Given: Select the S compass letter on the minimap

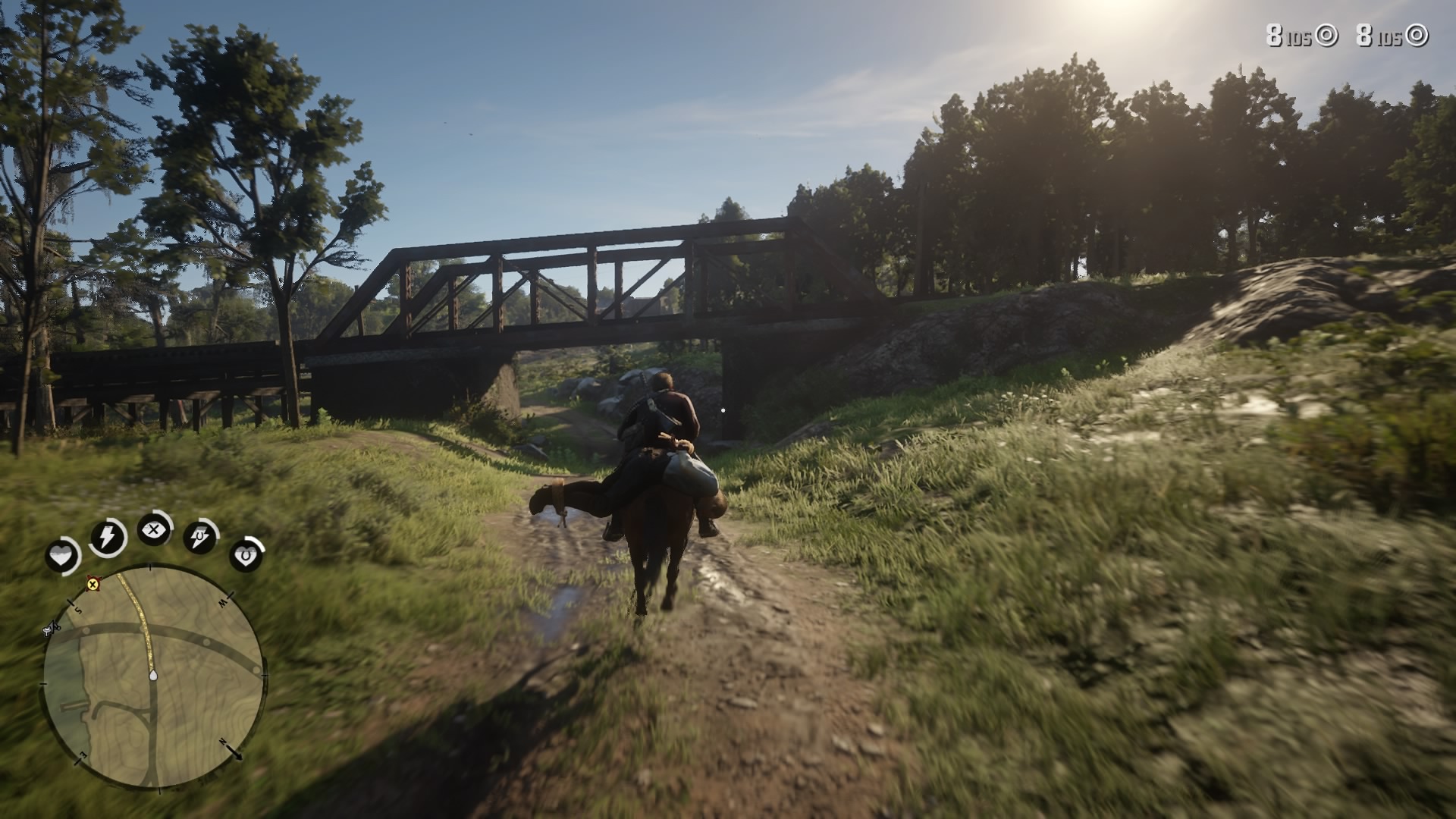Looking at the screenshot, I should [x=77, y=610].
